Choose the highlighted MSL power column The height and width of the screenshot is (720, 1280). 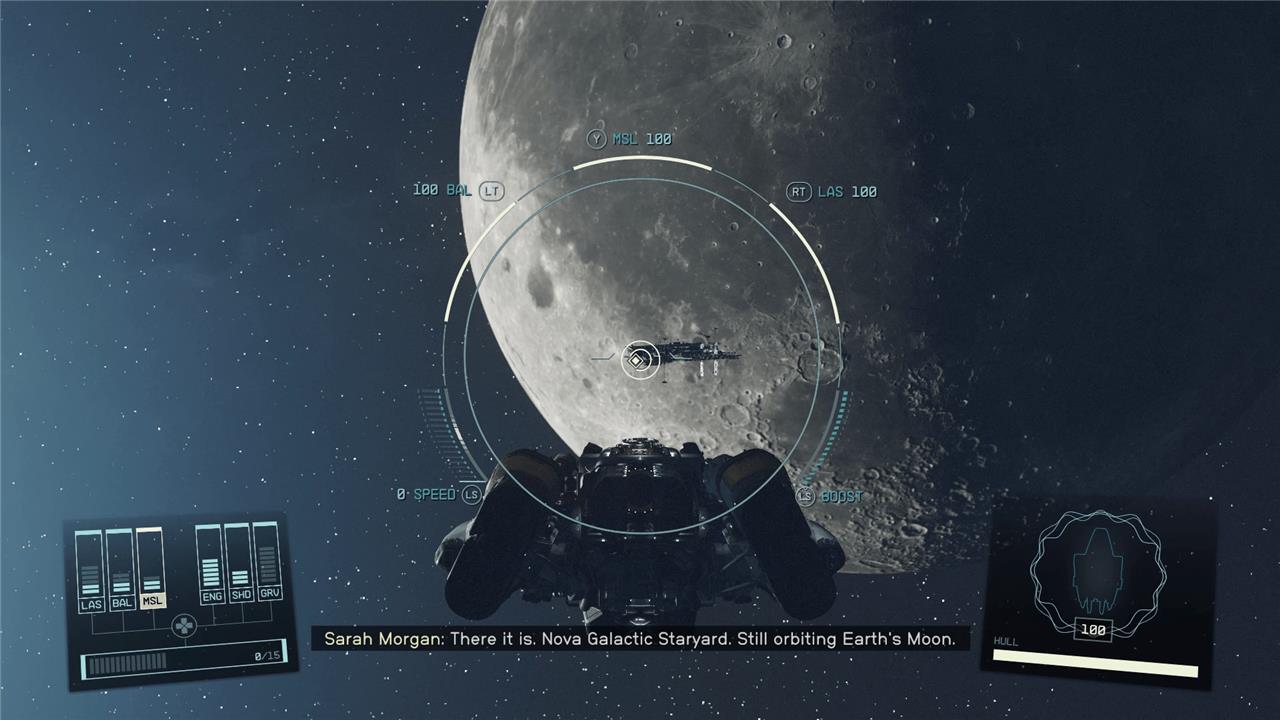[151, 569]
